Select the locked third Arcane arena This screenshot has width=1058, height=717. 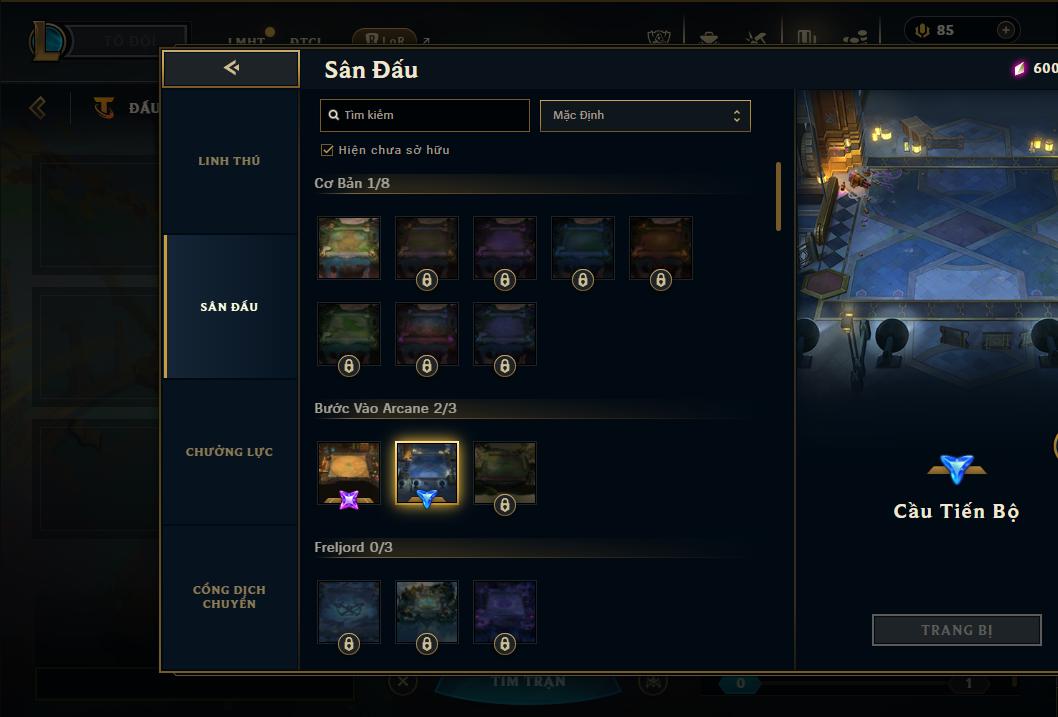tap(505, 473)
